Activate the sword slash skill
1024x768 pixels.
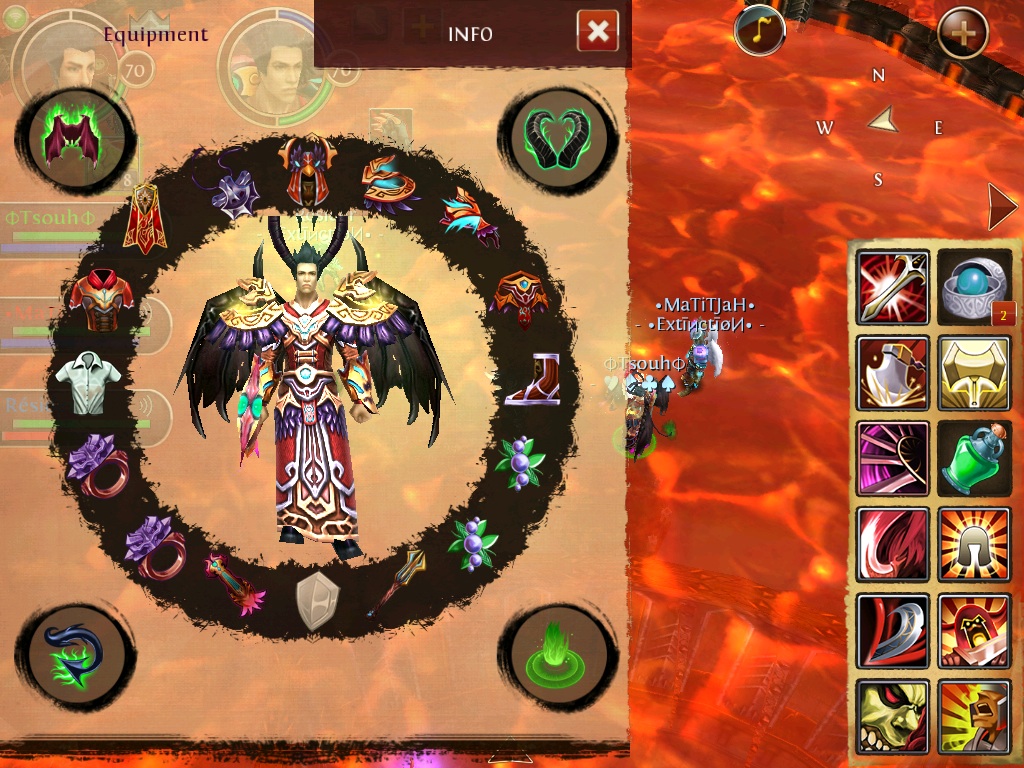pyautogui.click(x=893, y=288)
